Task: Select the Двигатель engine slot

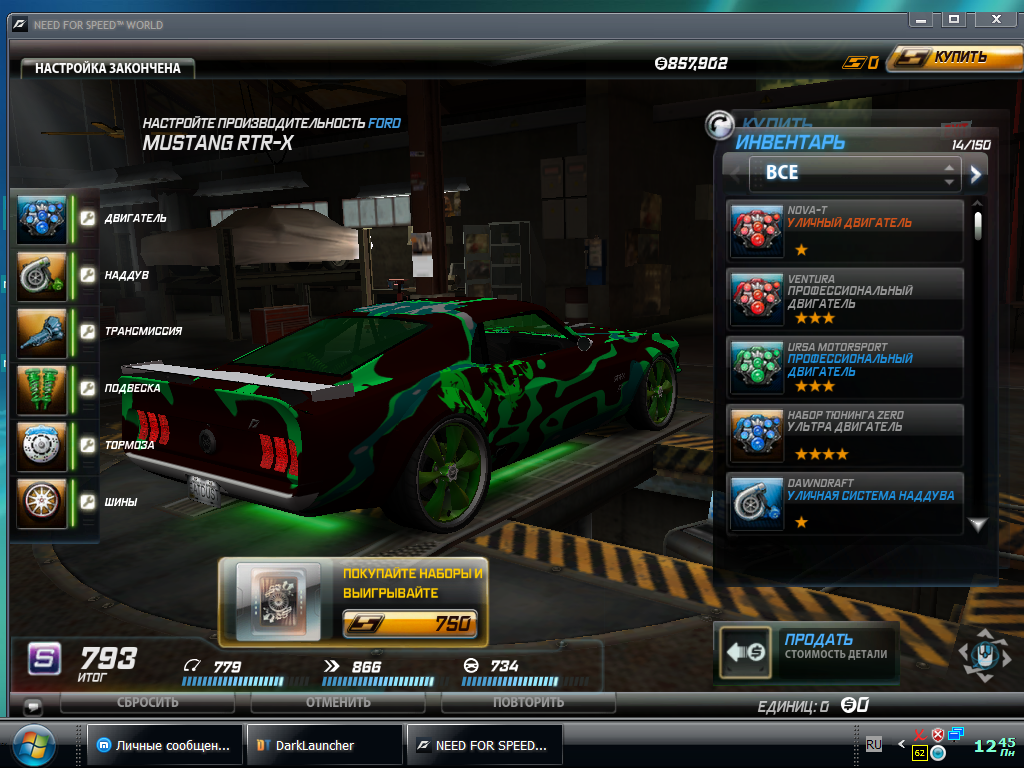Action: click(x=42, y=219)
